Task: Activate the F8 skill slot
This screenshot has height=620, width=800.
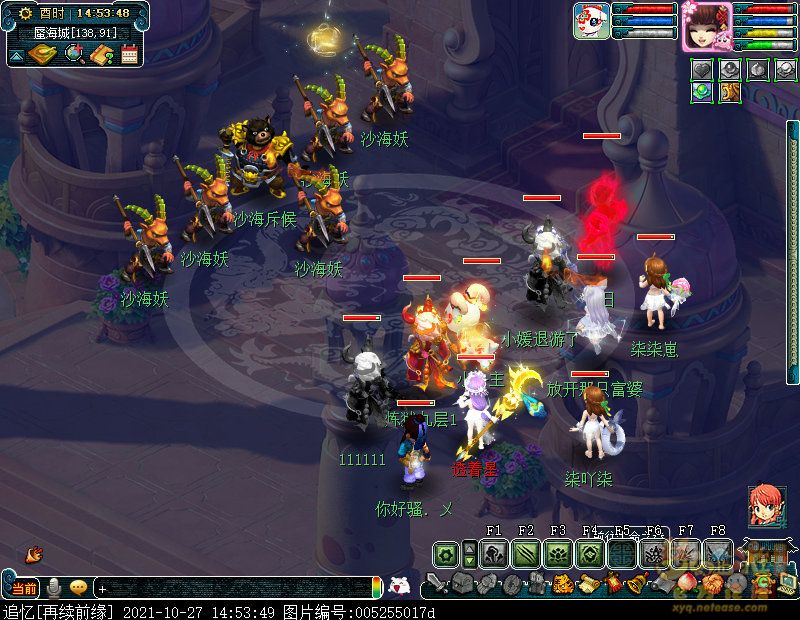Action: (718, 554)
